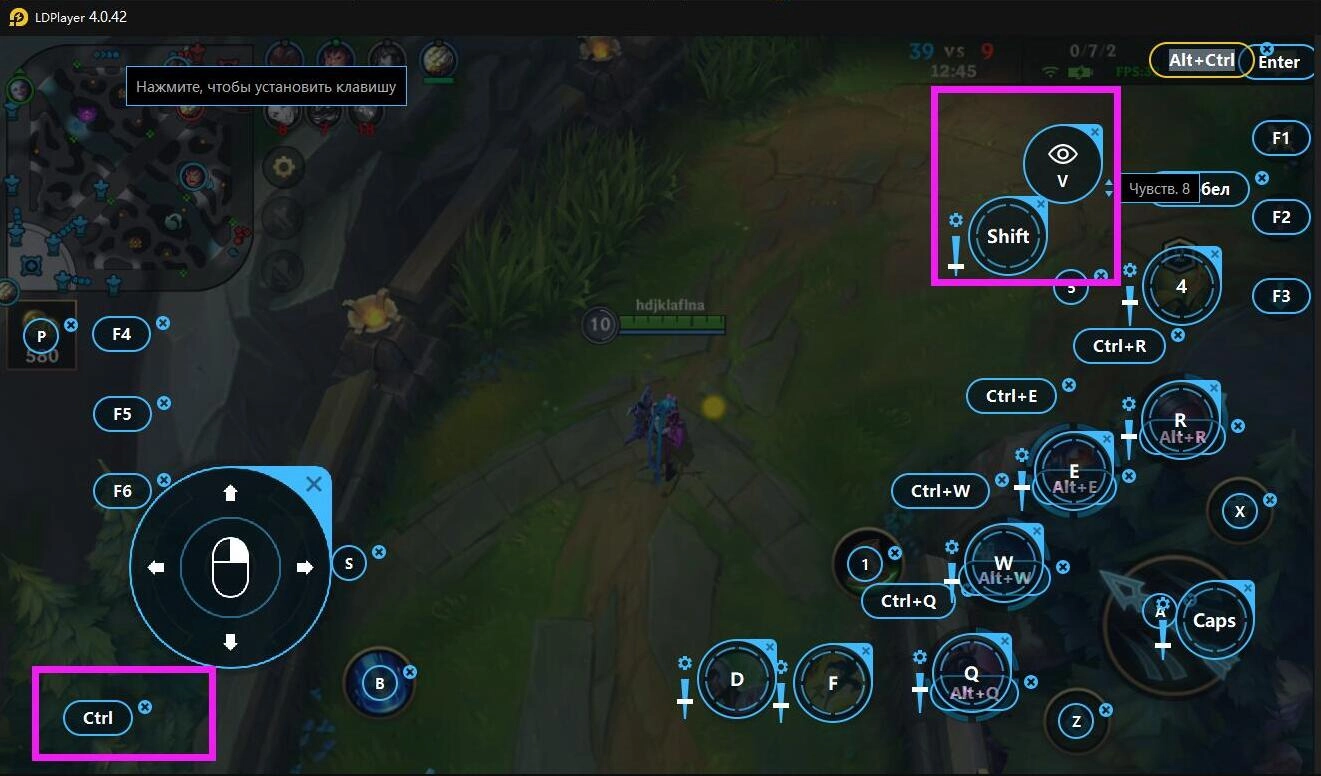This screenshot has width=1321, height=776.
Task: Click the gear beside the Alt+E mapping
Action: [x=1022, y=455]
